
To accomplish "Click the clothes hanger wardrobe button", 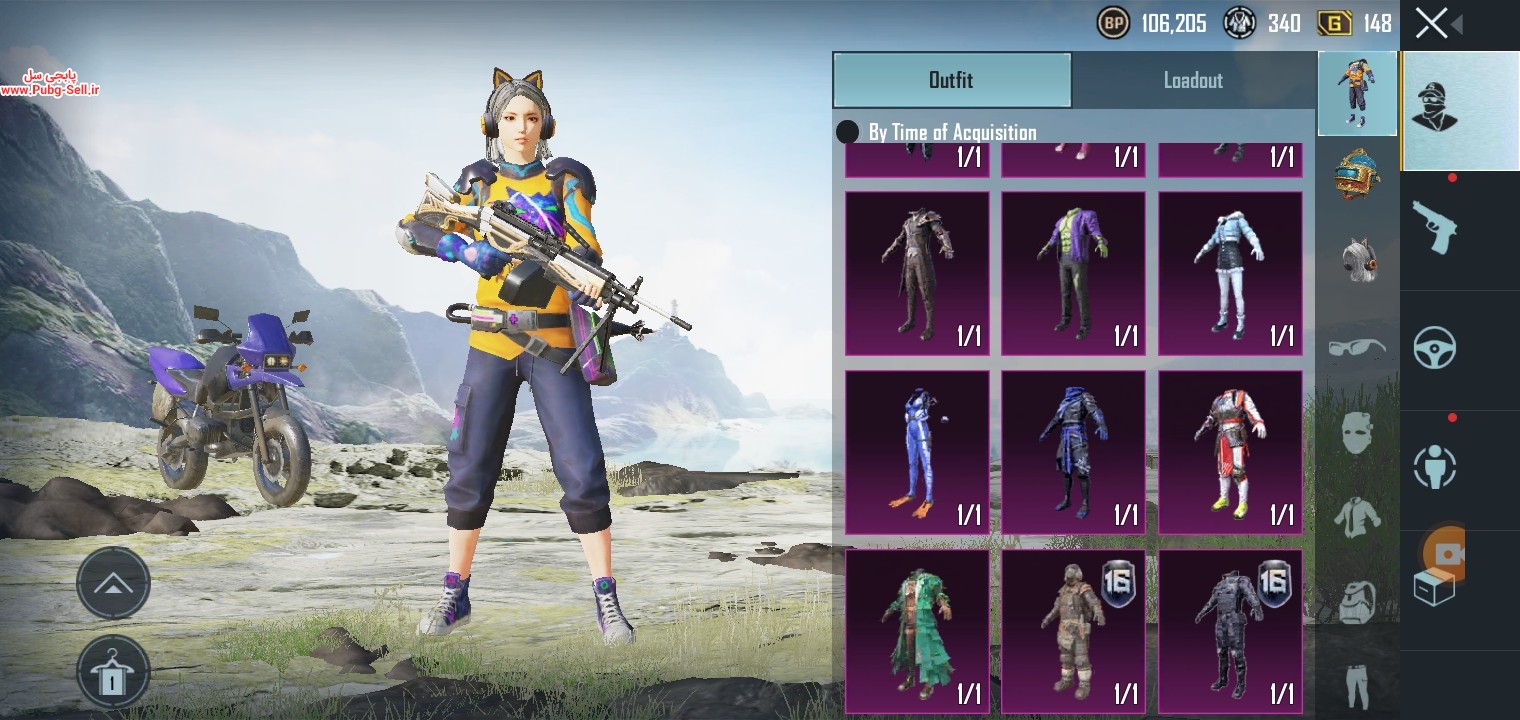I will [x=113, y=672].
